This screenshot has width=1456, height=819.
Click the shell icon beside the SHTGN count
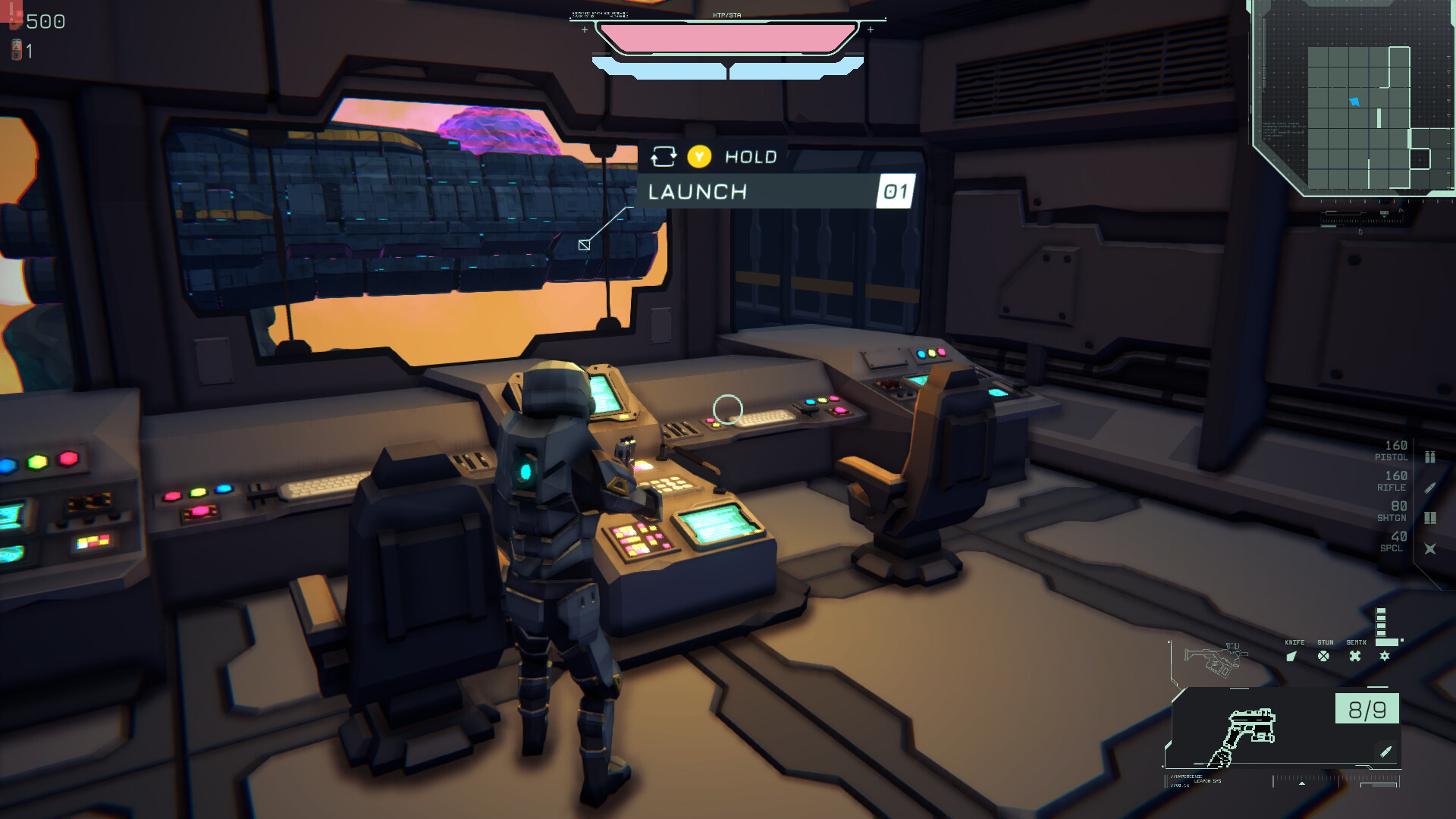click(x=1430, y=517)
